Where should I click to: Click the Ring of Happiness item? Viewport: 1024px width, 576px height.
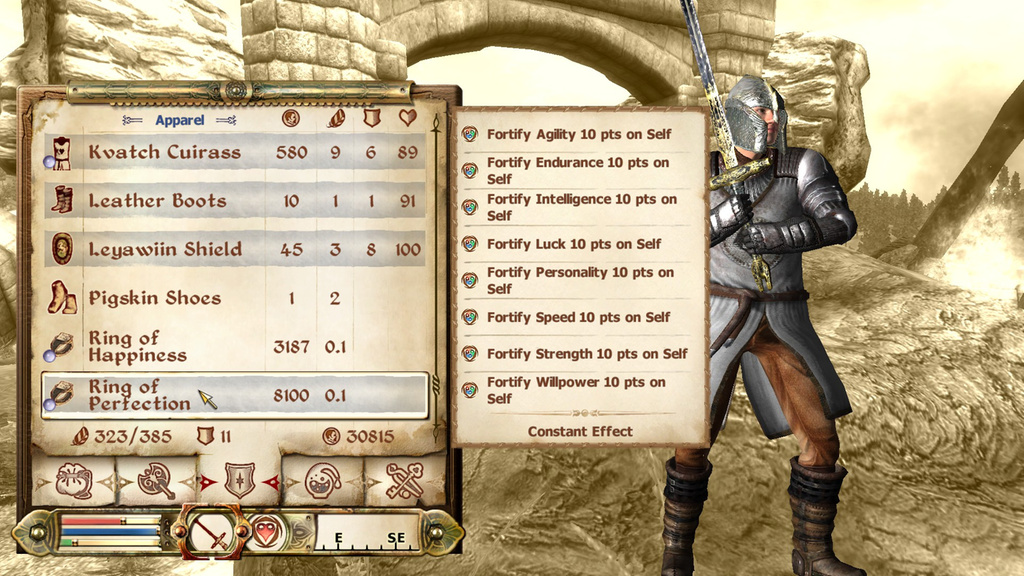[x=235, y=346]
